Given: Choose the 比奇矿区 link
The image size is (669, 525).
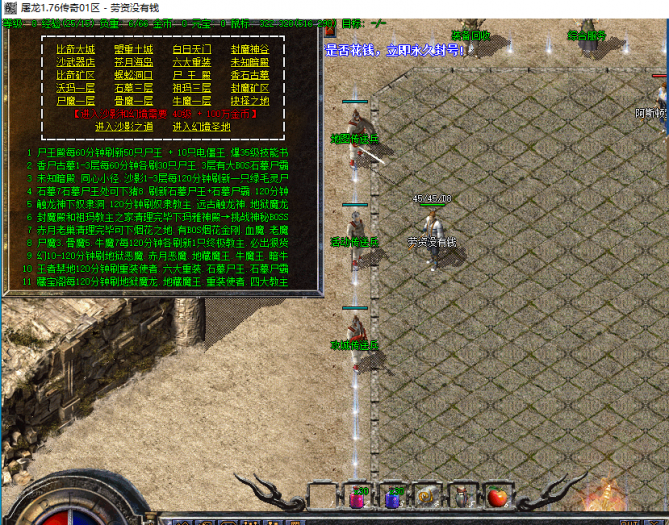Looking at the screenshot, I should (x=75, y=74).
